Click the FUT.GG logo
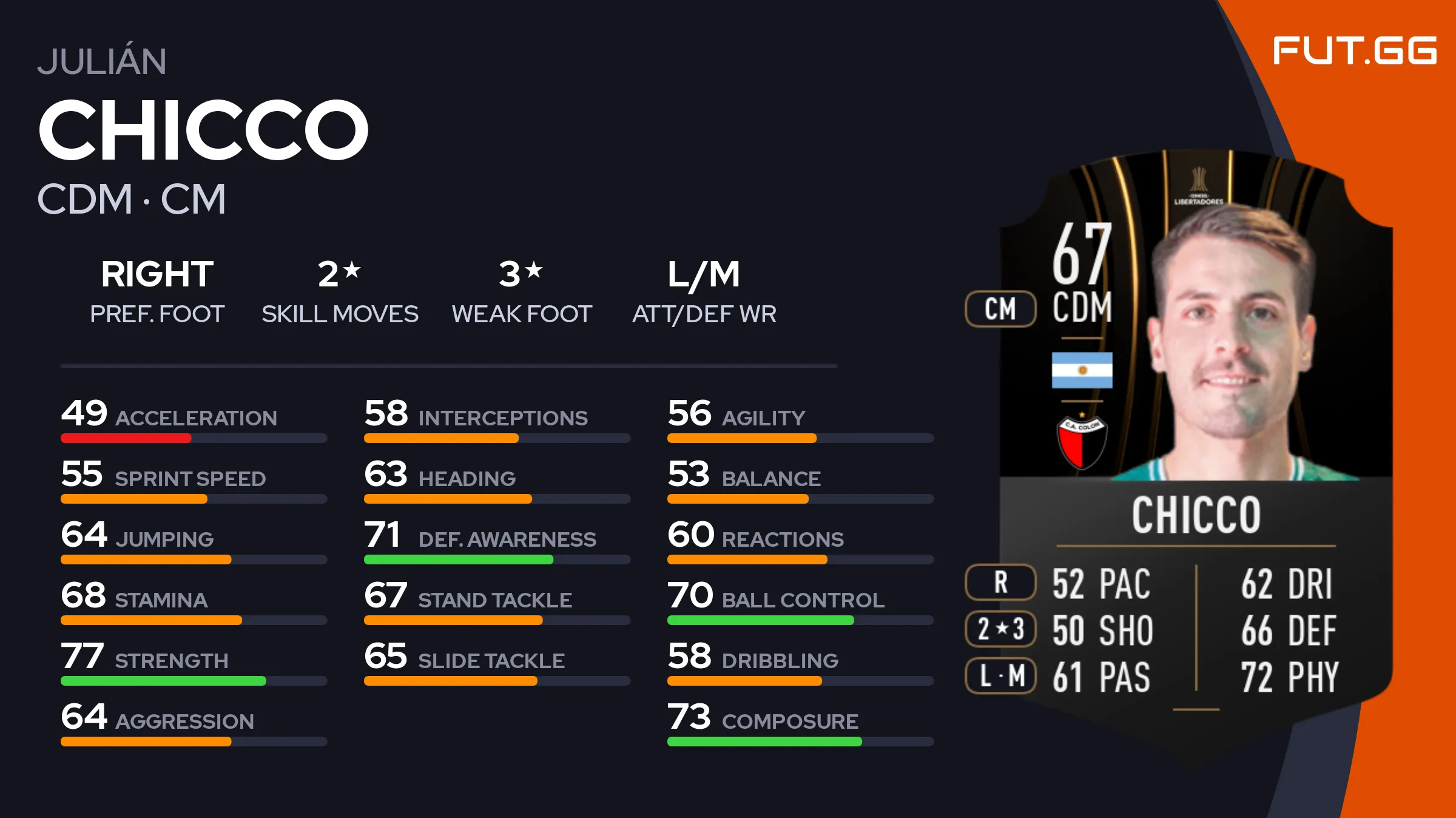The image size is (1456, 818). 1354,50
